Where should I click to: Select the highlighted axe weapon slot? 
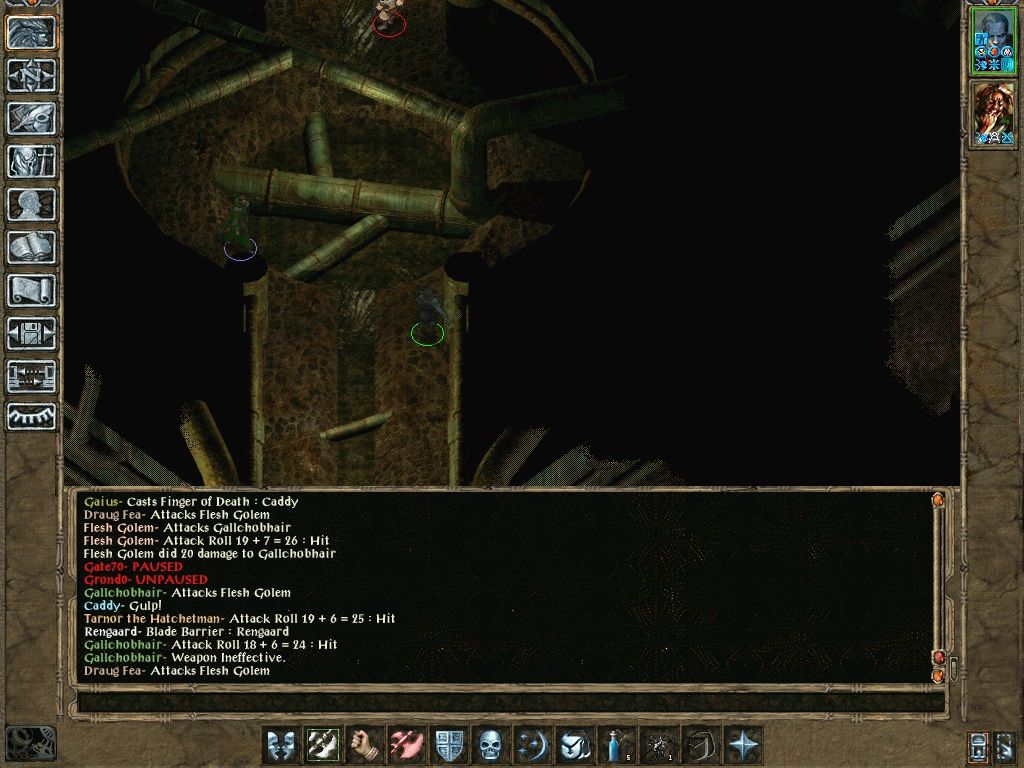point(322,745)
